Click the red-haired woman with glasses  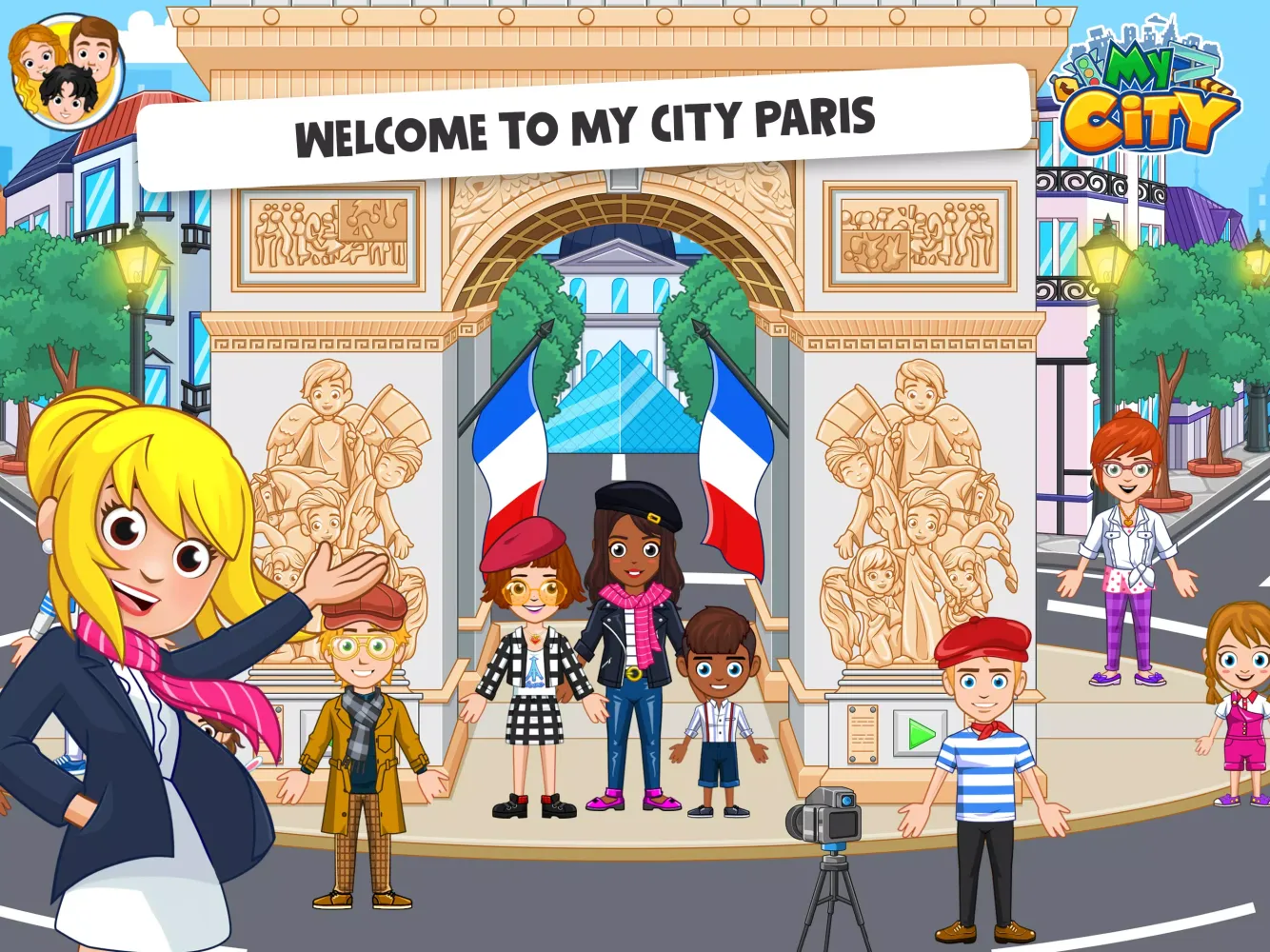coord(1128,543)
